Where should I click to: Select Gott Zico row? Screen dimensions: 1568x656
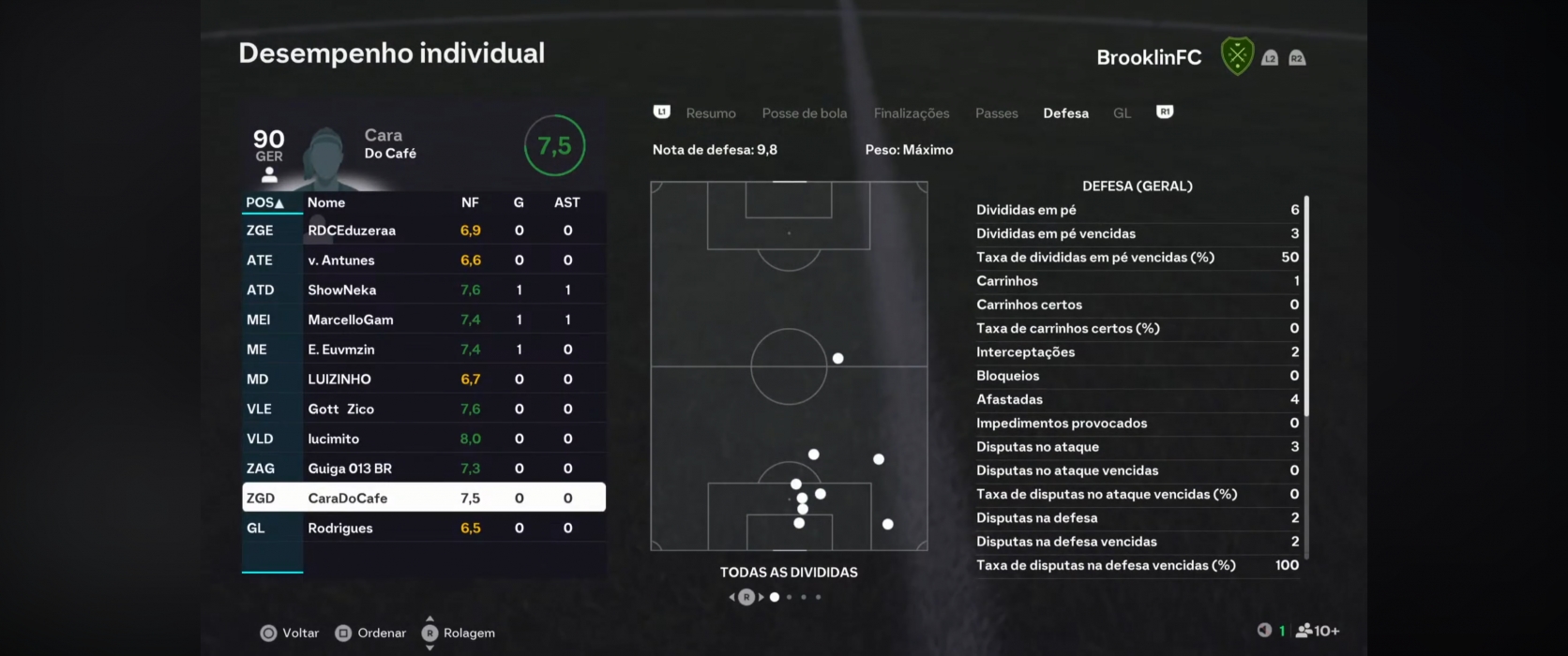pos(423,410)
